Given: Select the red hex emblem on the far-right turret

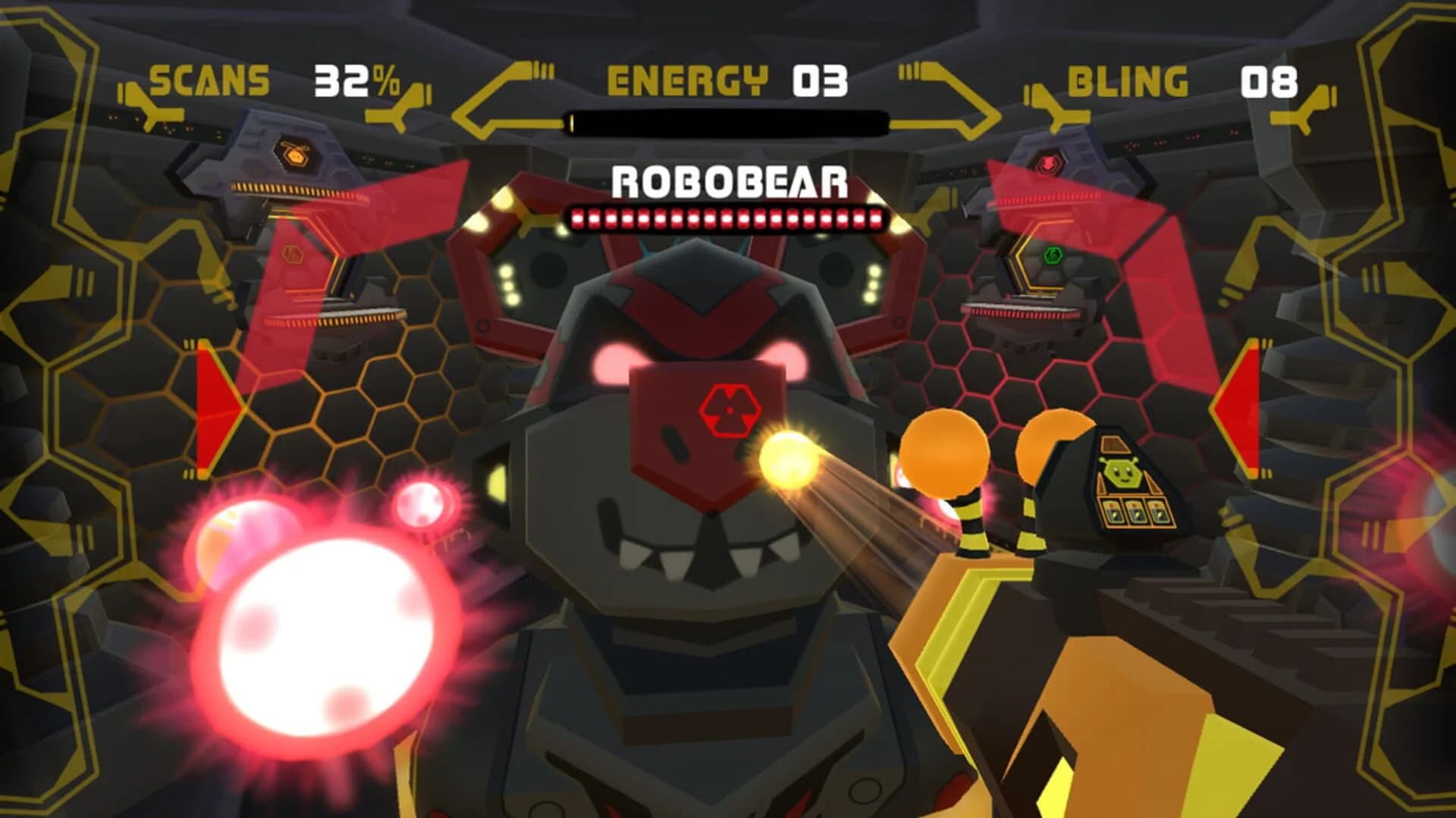Looking at the screenshot, I should [x=1048, y=162].
